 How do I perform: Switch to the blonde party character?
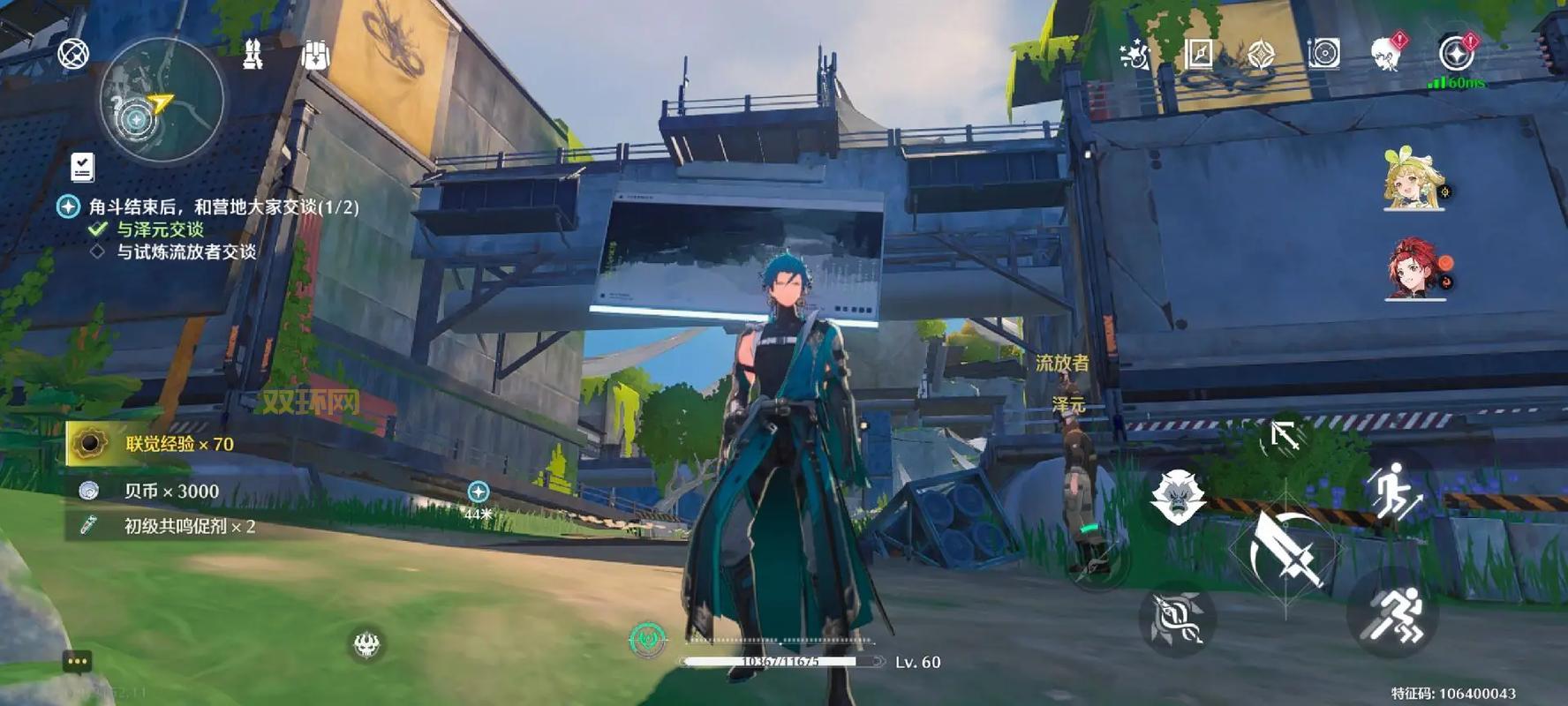pyautogui.click(x=1413, y=180)
